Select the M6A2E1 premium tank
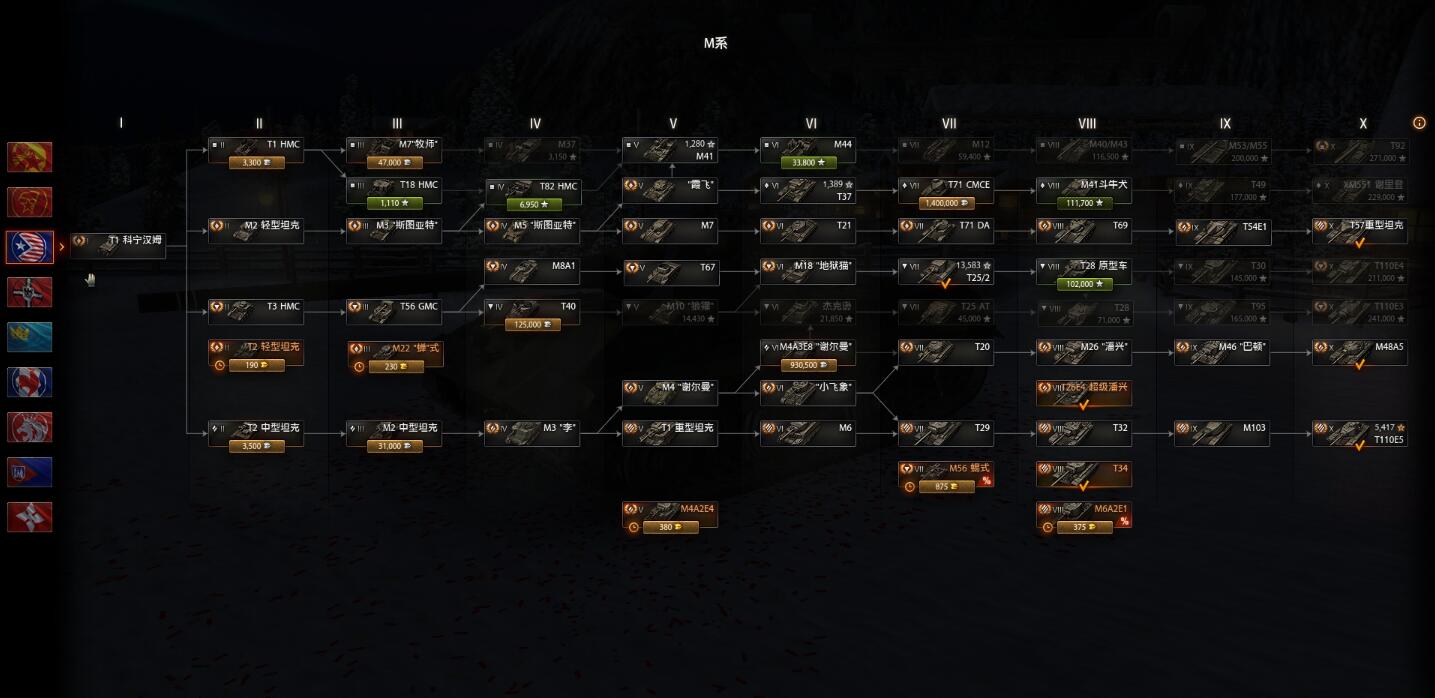 [x=1084, y=514]
